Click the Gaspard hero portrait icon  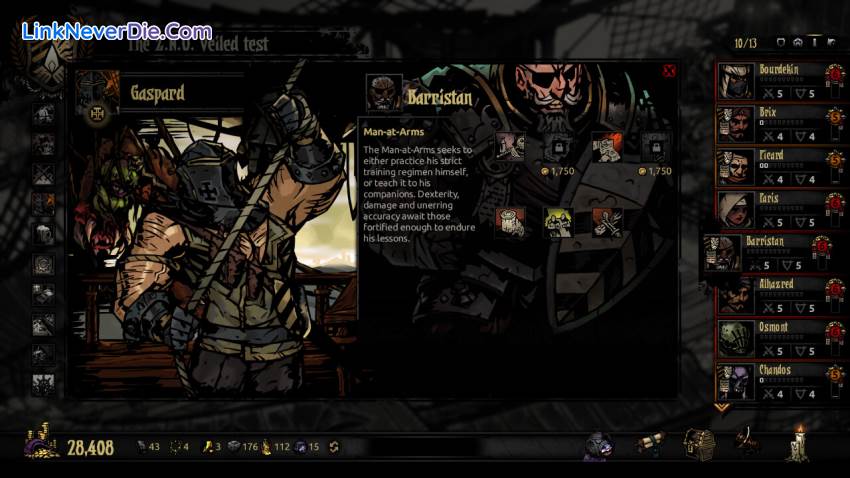(x=93, y=93)
